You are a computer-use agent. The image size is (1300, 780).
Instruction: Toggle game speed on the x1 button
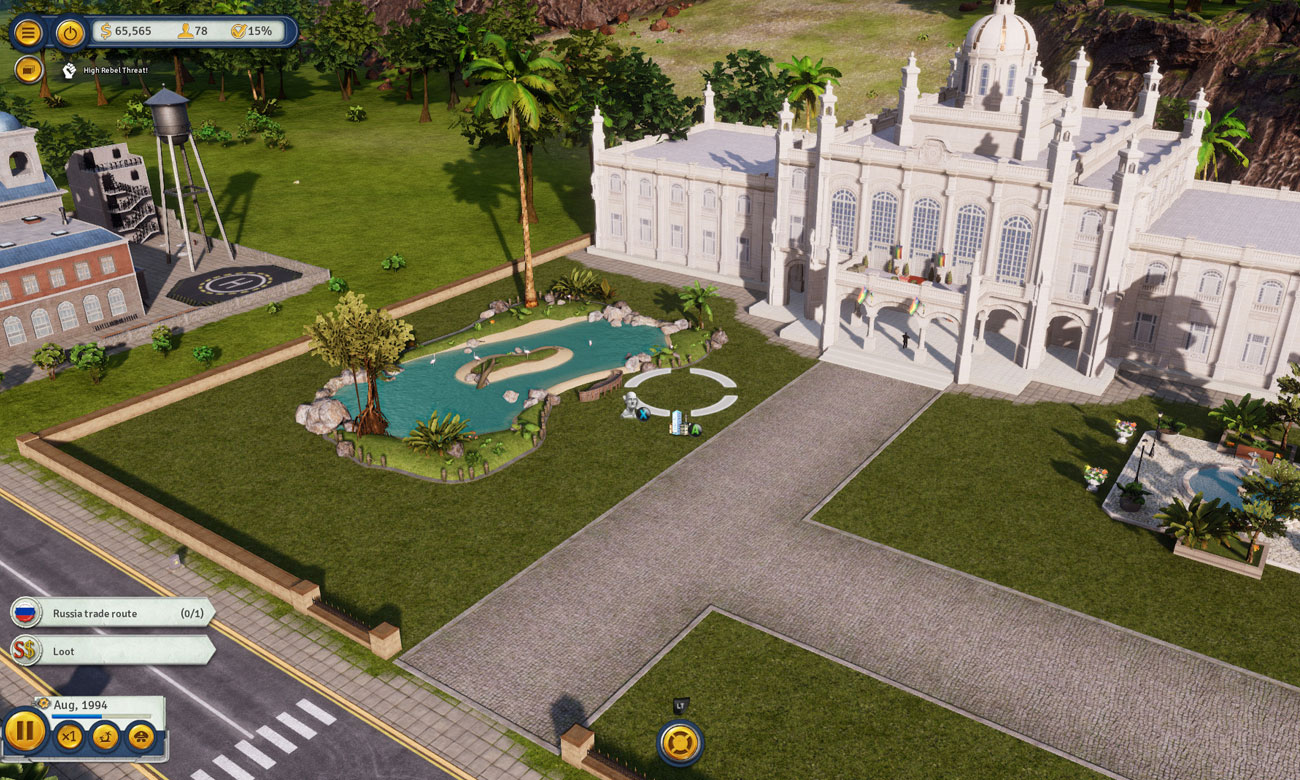(x=70, y=738)
